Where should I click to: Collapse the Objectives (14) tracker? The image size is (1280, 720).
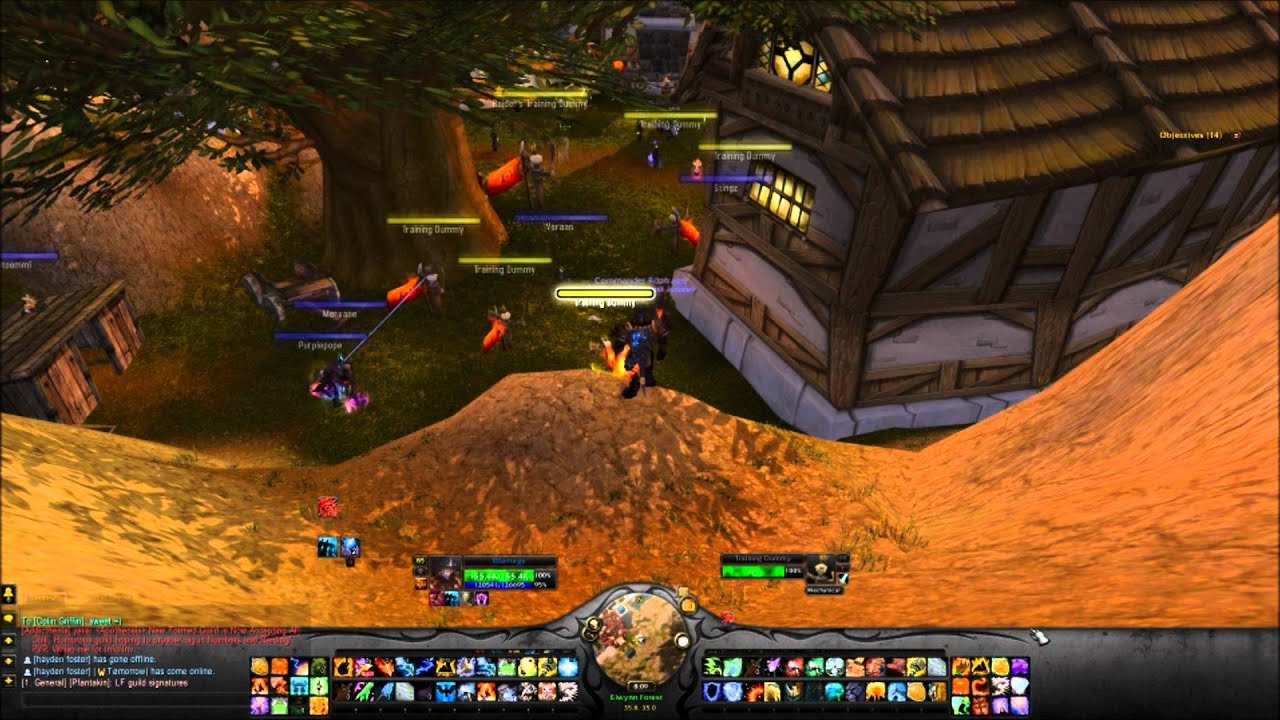(x=1236, y=135)
